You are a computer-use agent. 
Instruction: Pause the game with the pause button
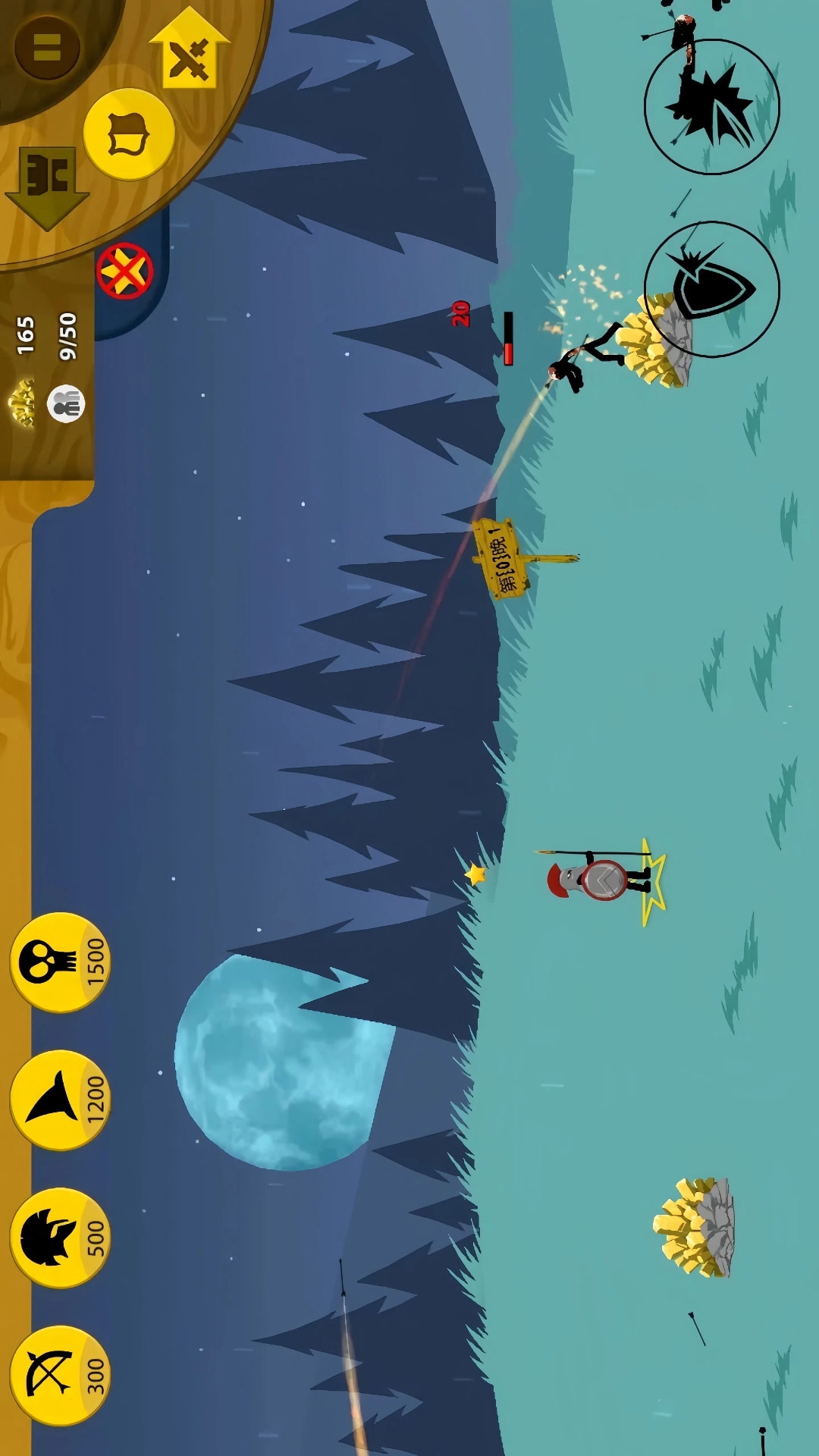pyautogui.click(x=47, y=47)
